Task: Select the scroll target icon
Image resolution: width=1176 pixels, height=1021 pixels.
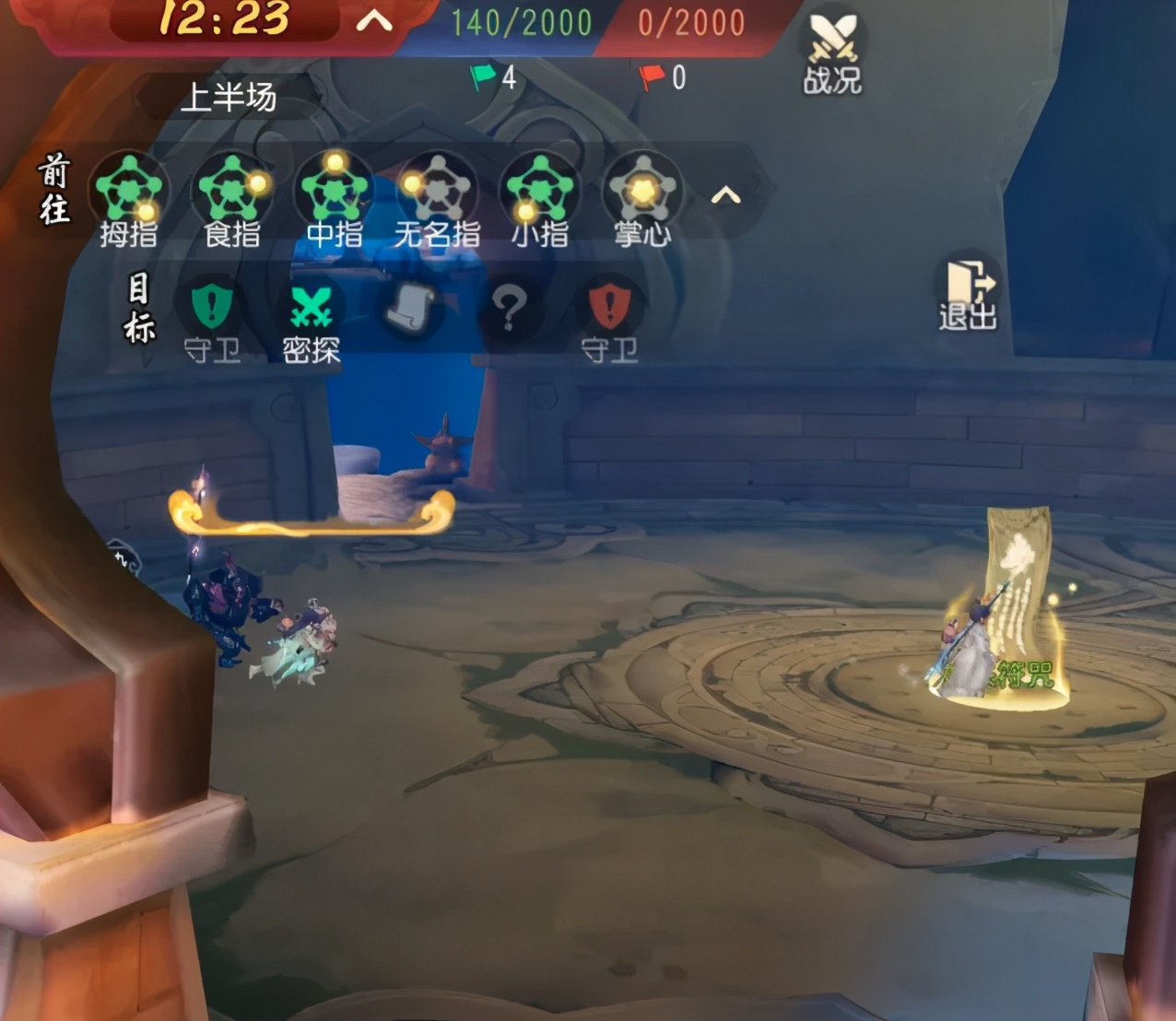Action: (408, 309)
